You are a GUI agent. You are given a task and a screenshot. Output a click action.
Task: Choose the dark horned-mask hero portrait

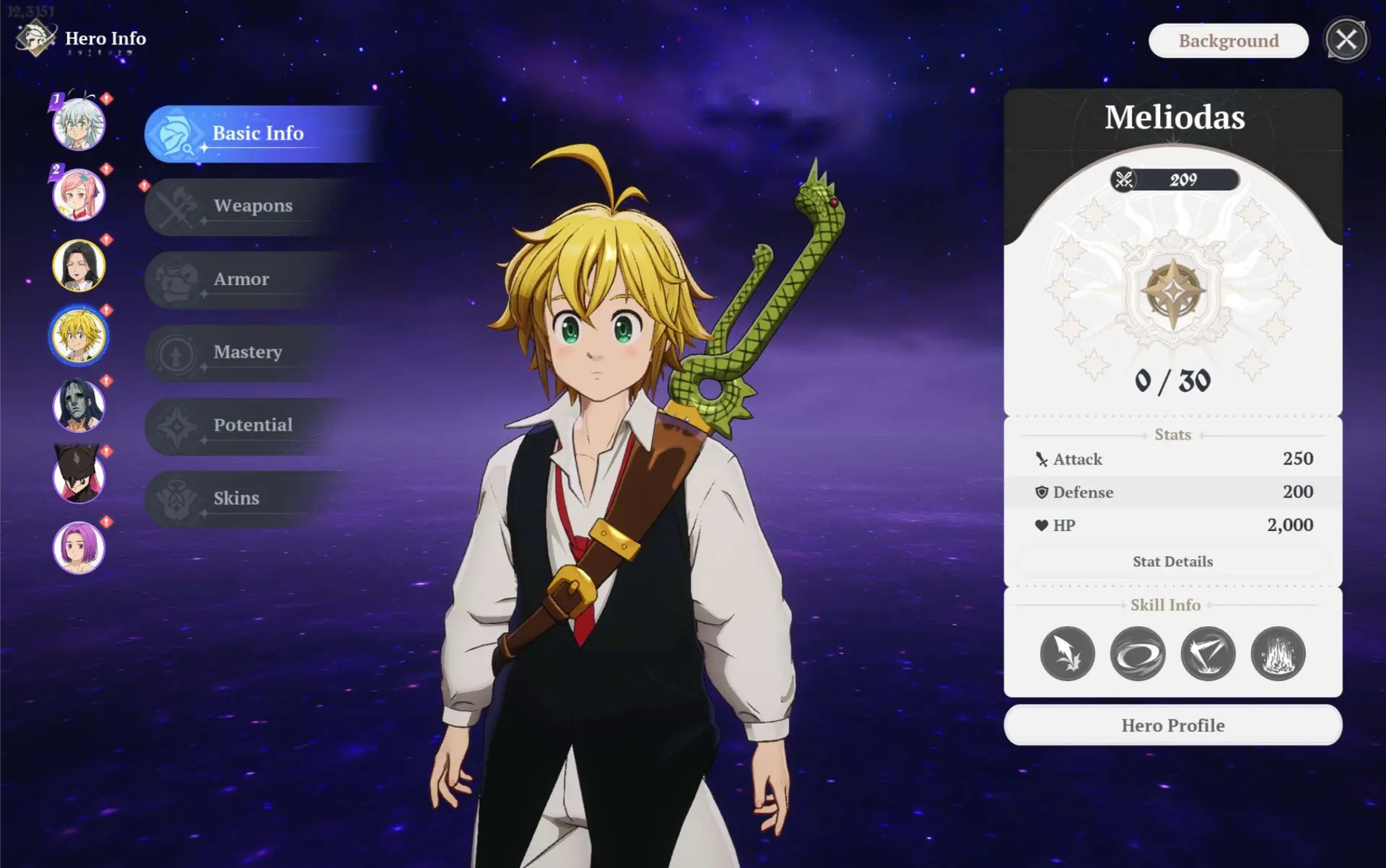[79, 476]
